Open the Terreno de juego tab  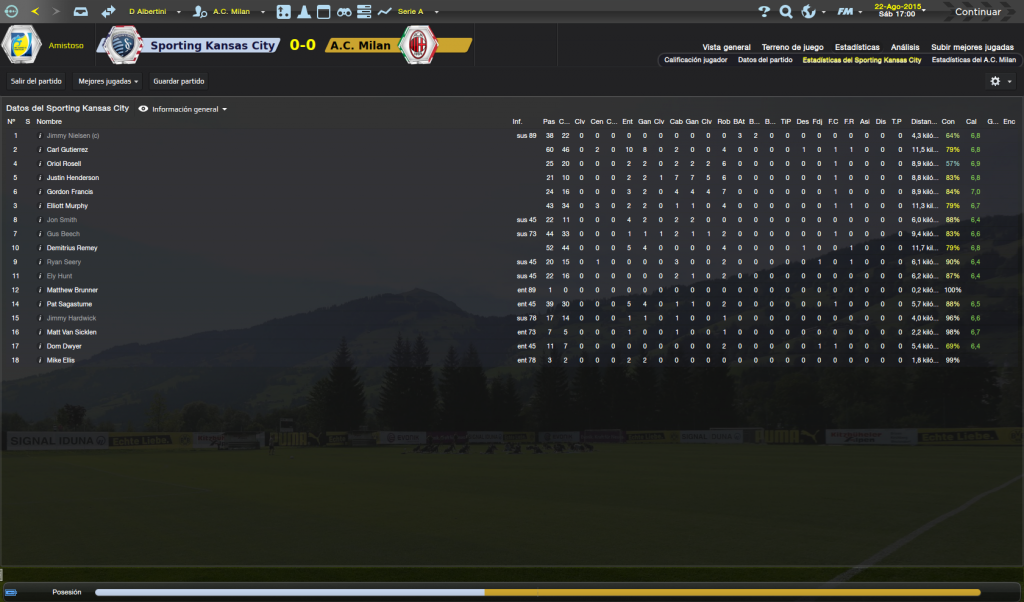[792, 47]
